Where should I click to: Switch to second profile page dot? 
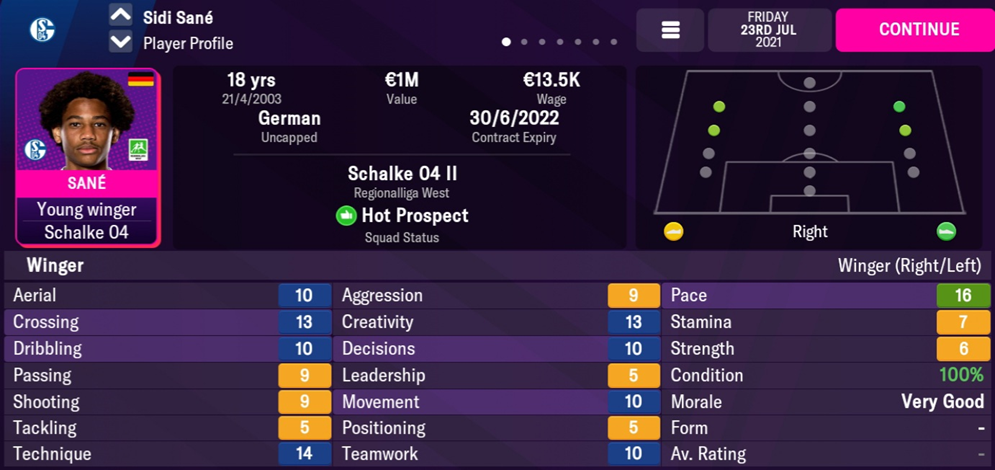tap(524, 42)
